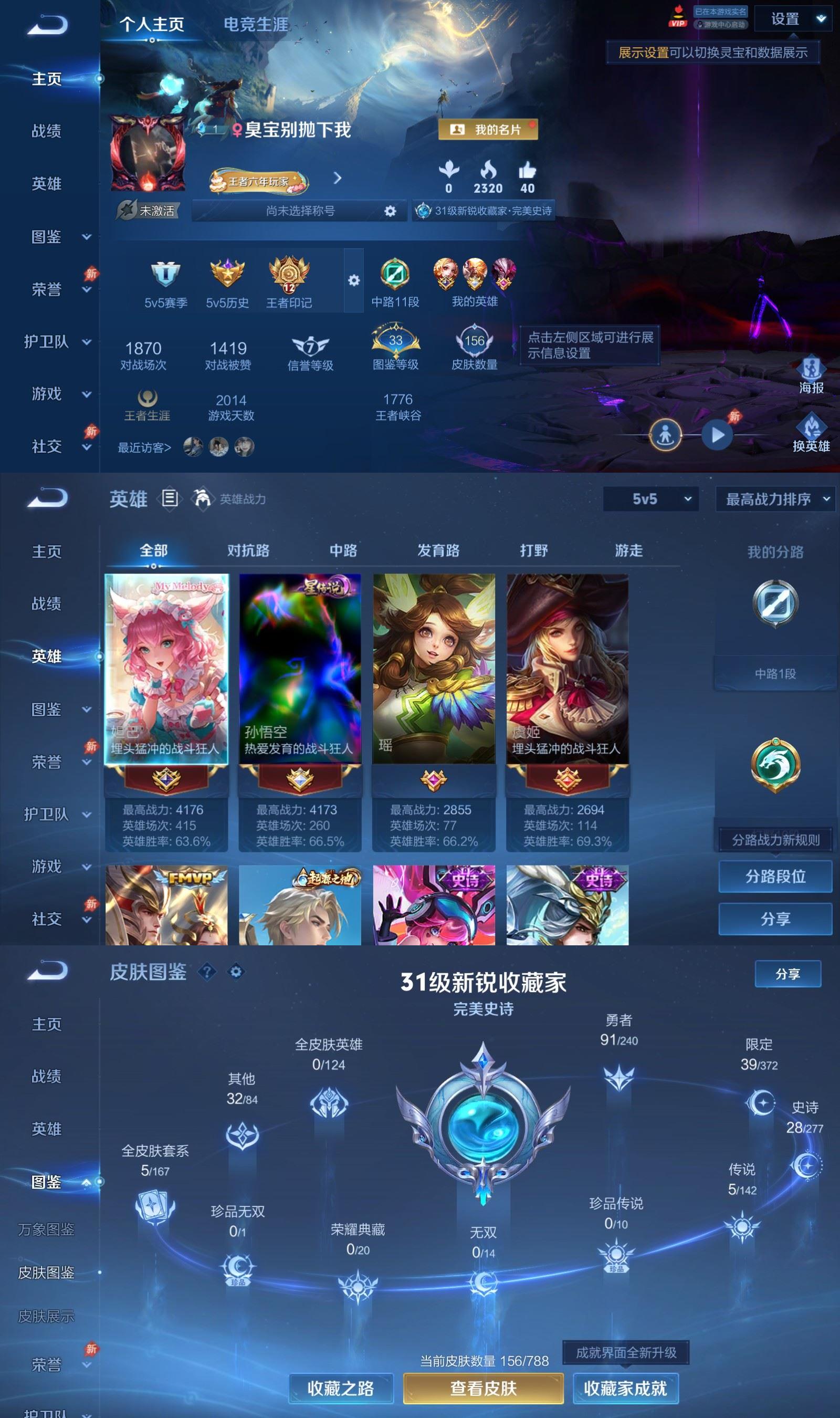840x1418 pixels.
Task: Open the title settings gear beside 尚未选择称号
Action: point(390,211)
